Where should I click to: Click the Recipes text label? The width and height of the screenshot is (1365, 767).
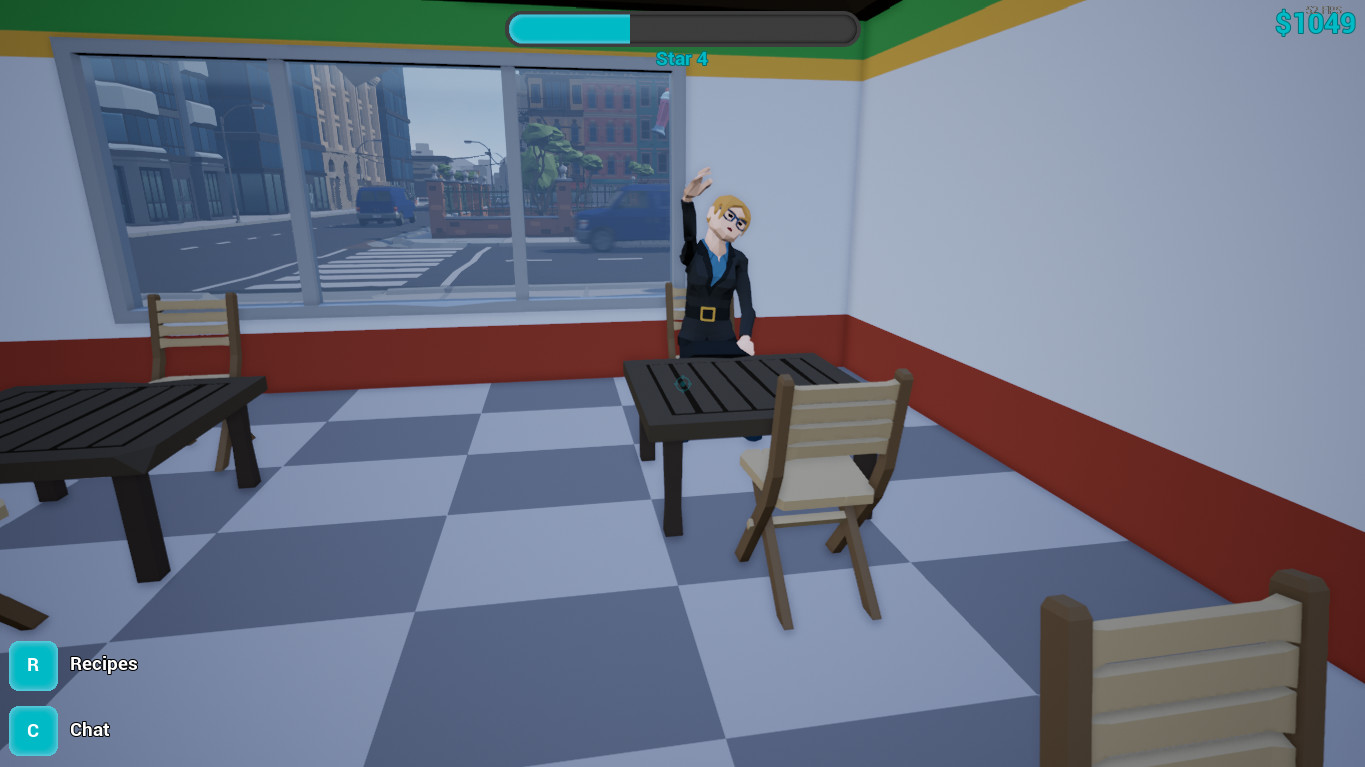103,665
